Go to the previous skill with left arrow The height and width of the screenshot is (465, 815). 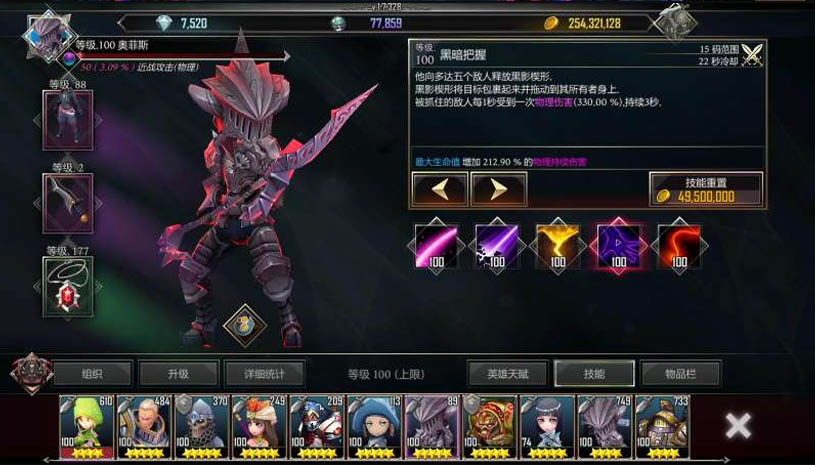(439, 188)
